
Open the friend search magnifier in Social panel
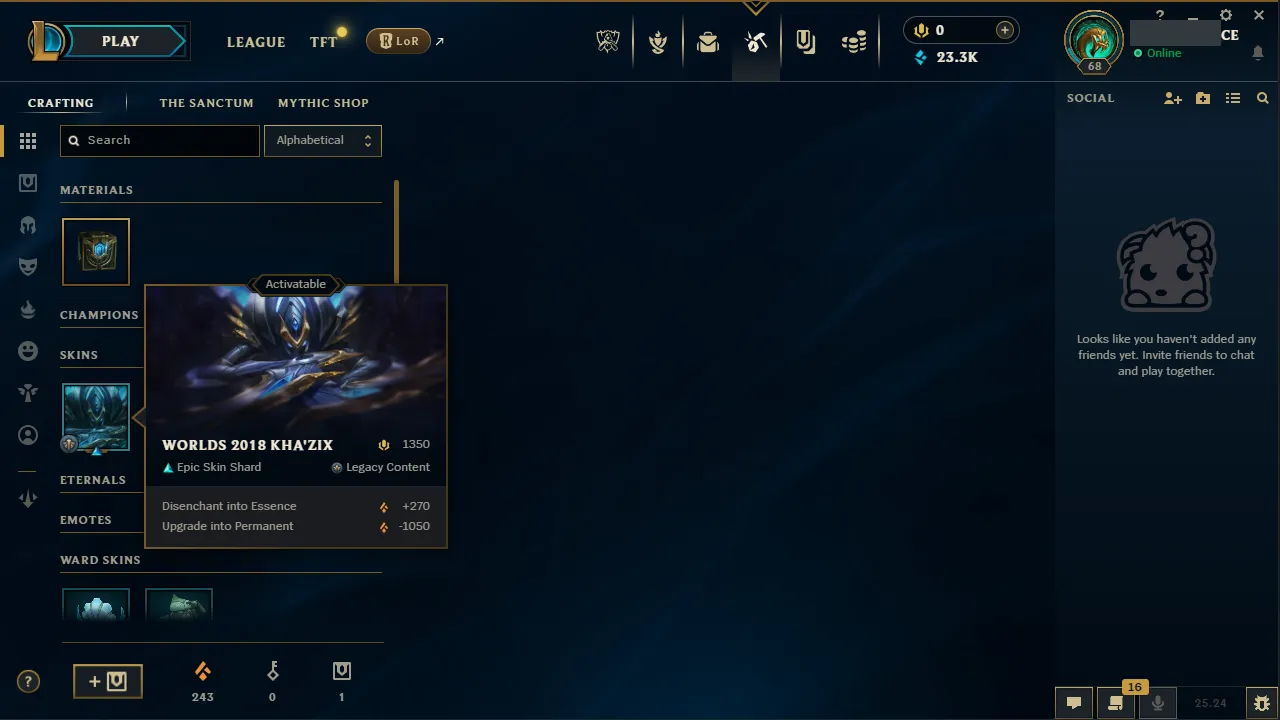coord(1262,97)
